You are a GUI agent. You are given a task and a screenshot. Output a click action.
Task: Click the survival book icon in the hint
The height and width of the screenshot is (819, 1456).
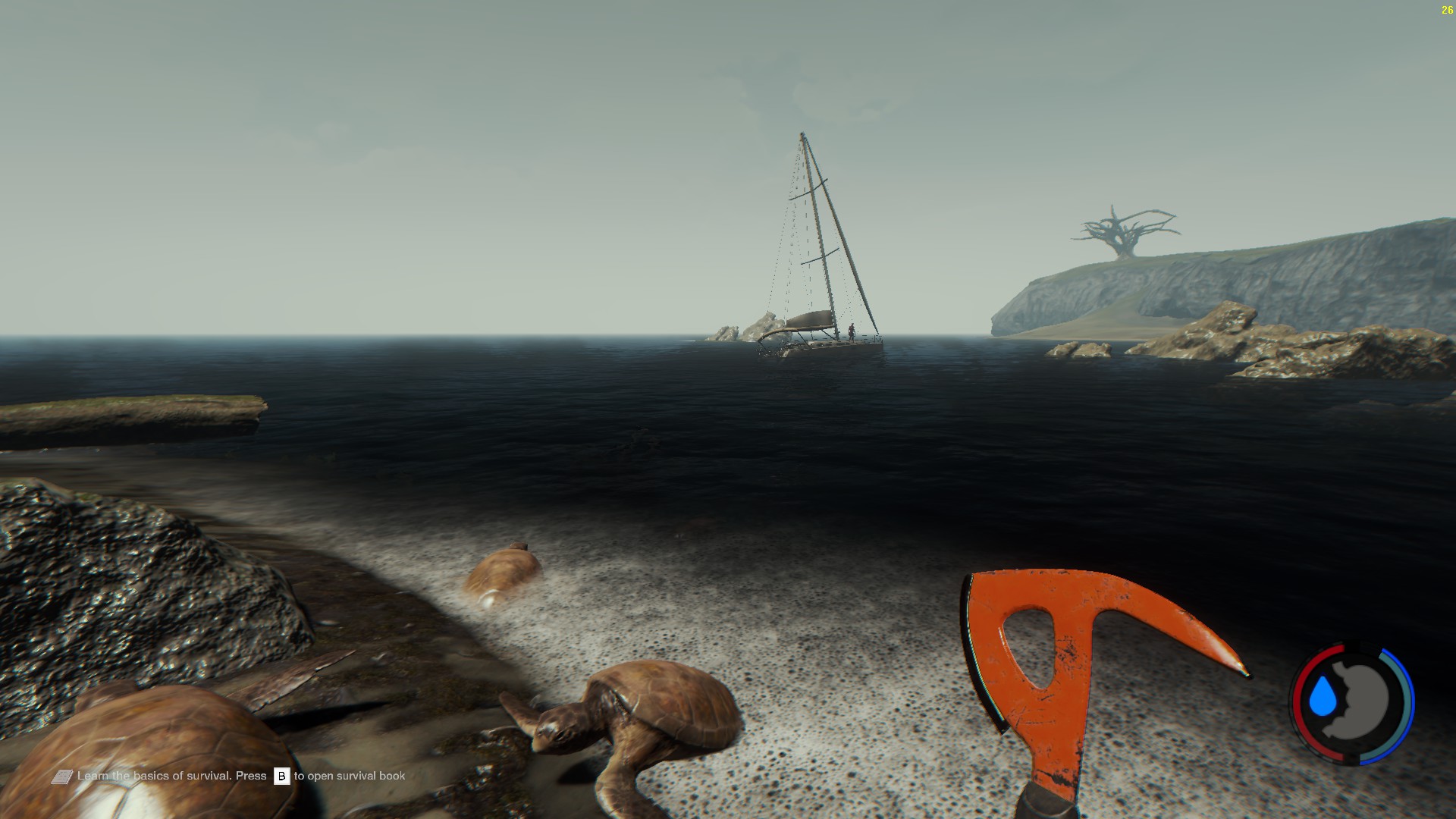[x=62, y=777]
